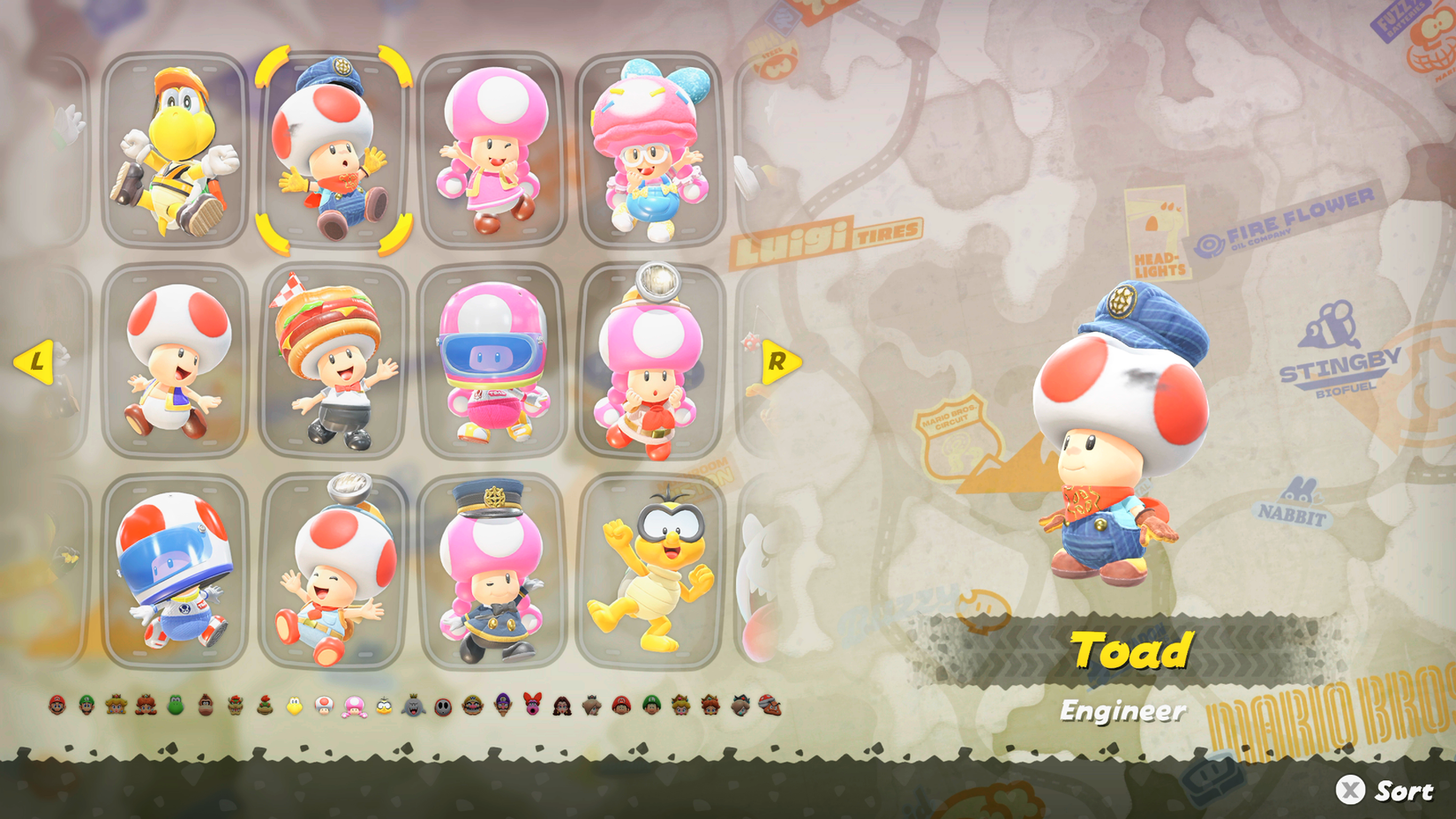
Task: Select the Mario character icon
Action: (56, 706)
